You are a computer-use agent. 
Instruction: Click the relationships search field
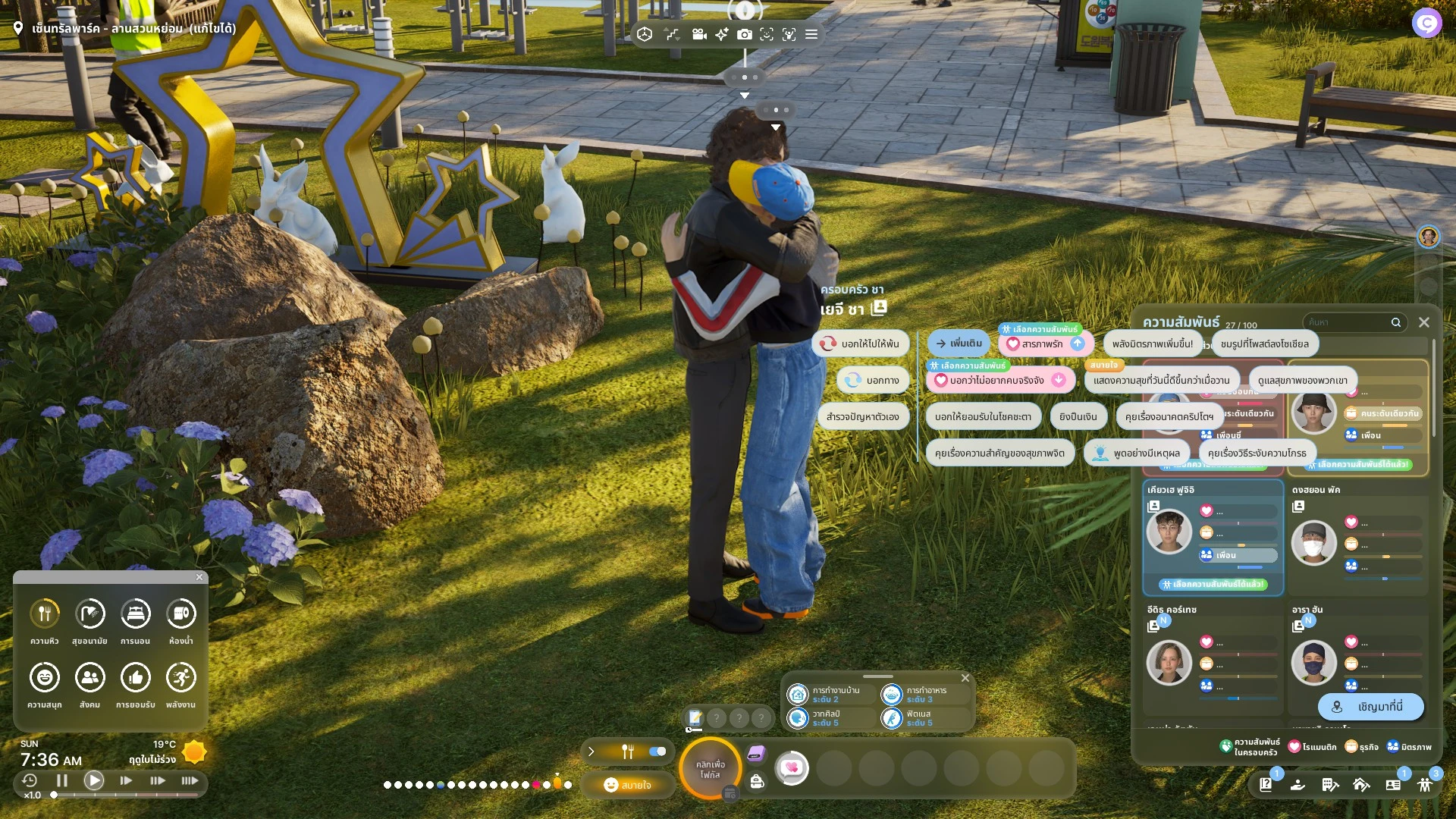point(1350,322)
